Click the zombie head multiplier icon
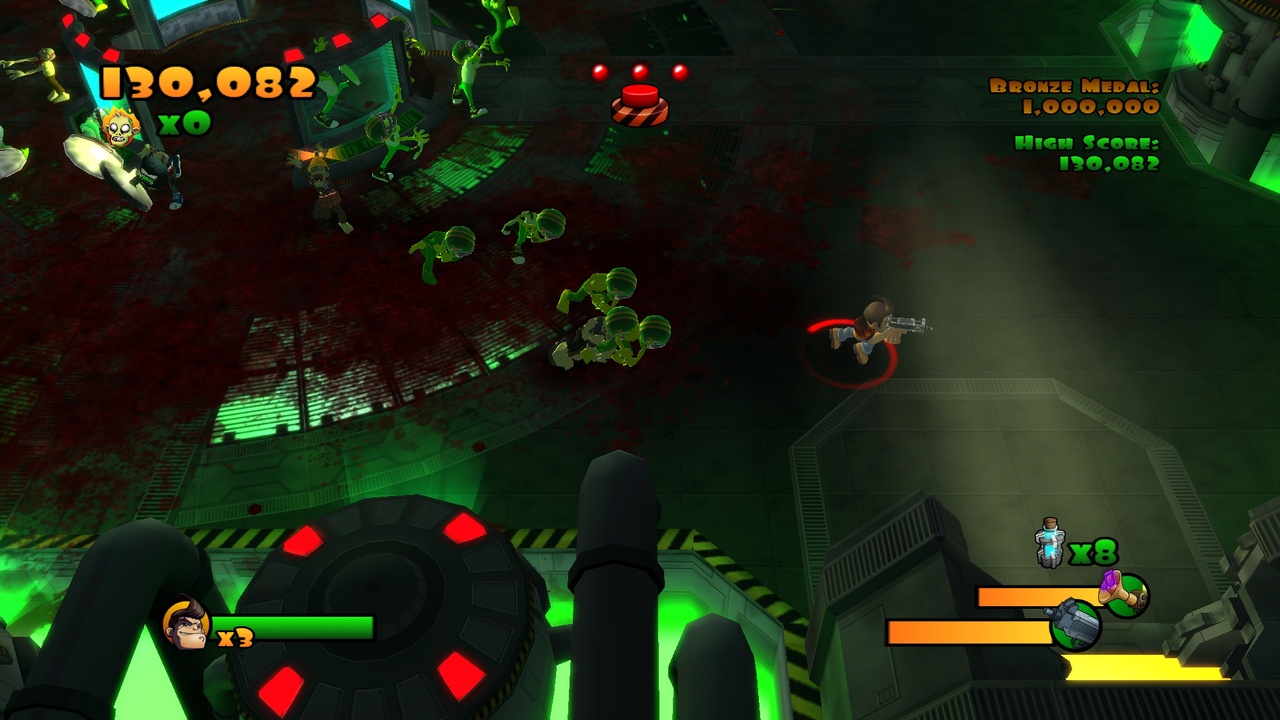This screenshot has height=720, width=1280. 120,128
